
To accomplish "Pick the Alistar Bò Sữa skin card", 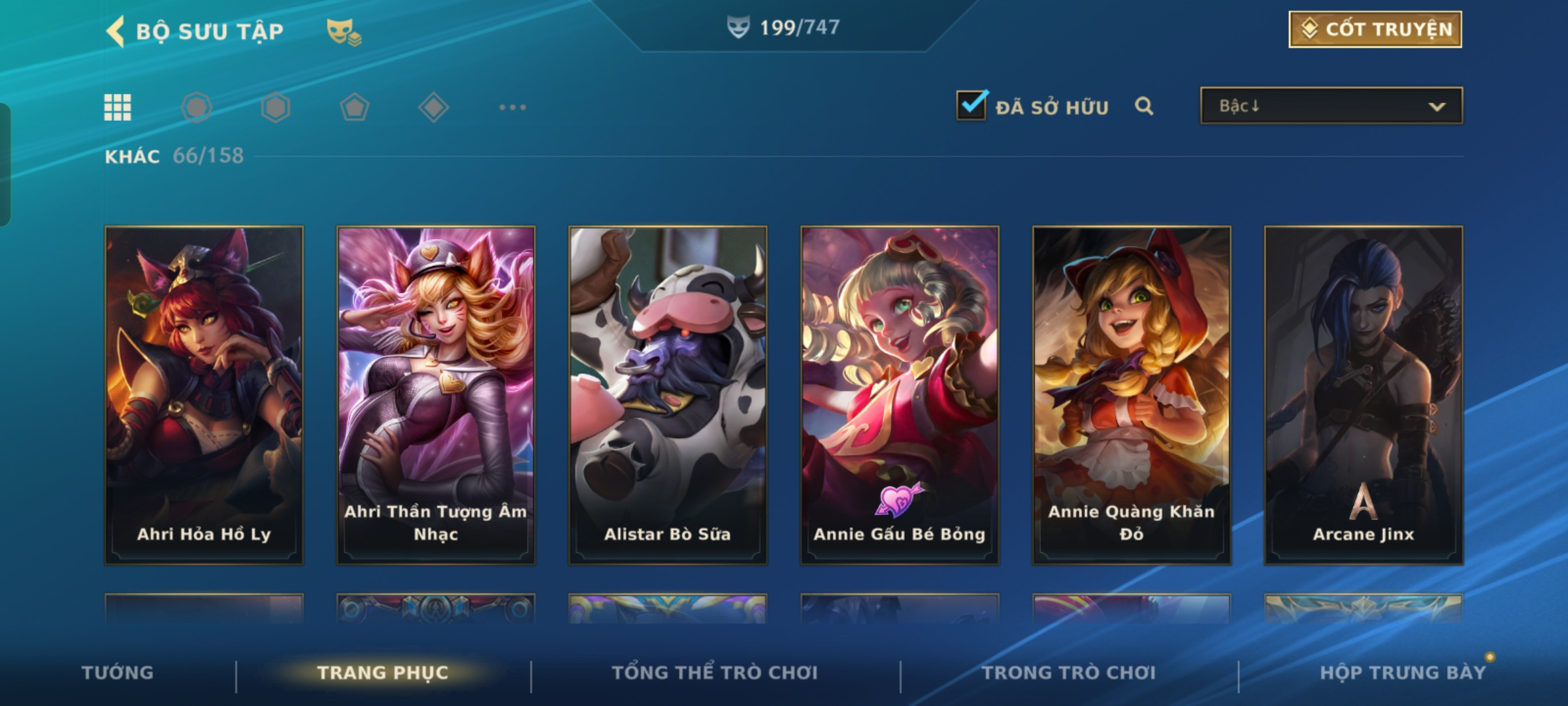I will coord(668,394).
